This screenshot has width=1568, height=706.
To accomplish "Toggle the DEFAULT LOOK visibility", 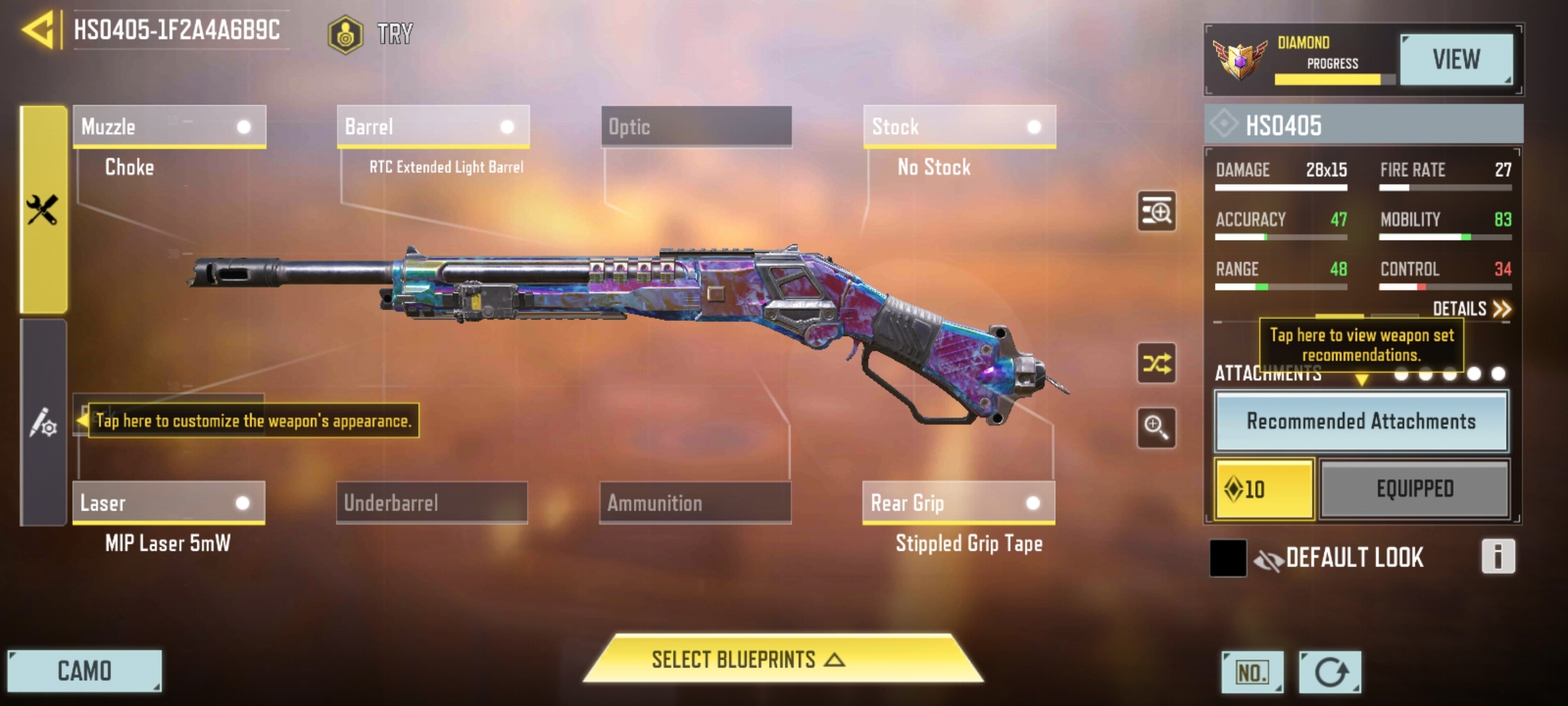I will pos(1269,560).
